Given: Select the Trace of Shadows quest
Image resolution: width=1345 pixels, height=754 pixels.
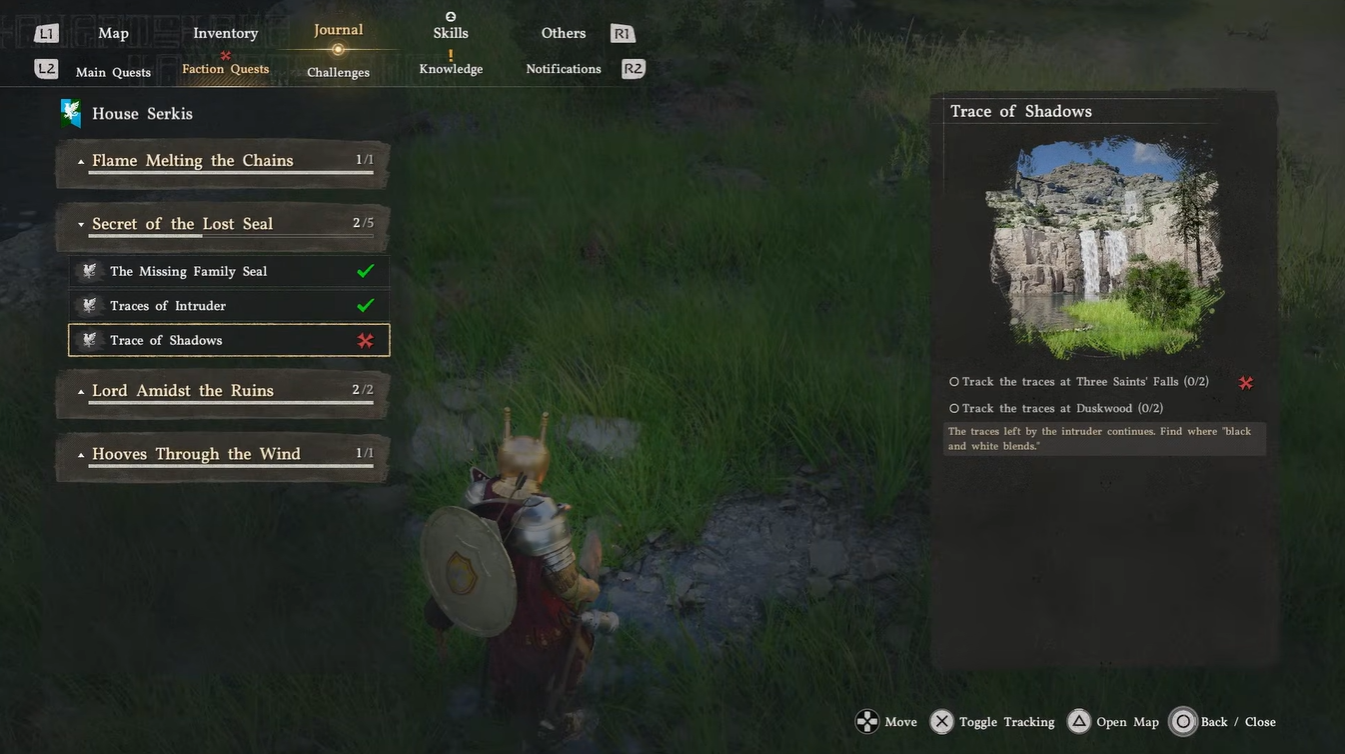Looking at the screenshot, I should coord(229,340).
